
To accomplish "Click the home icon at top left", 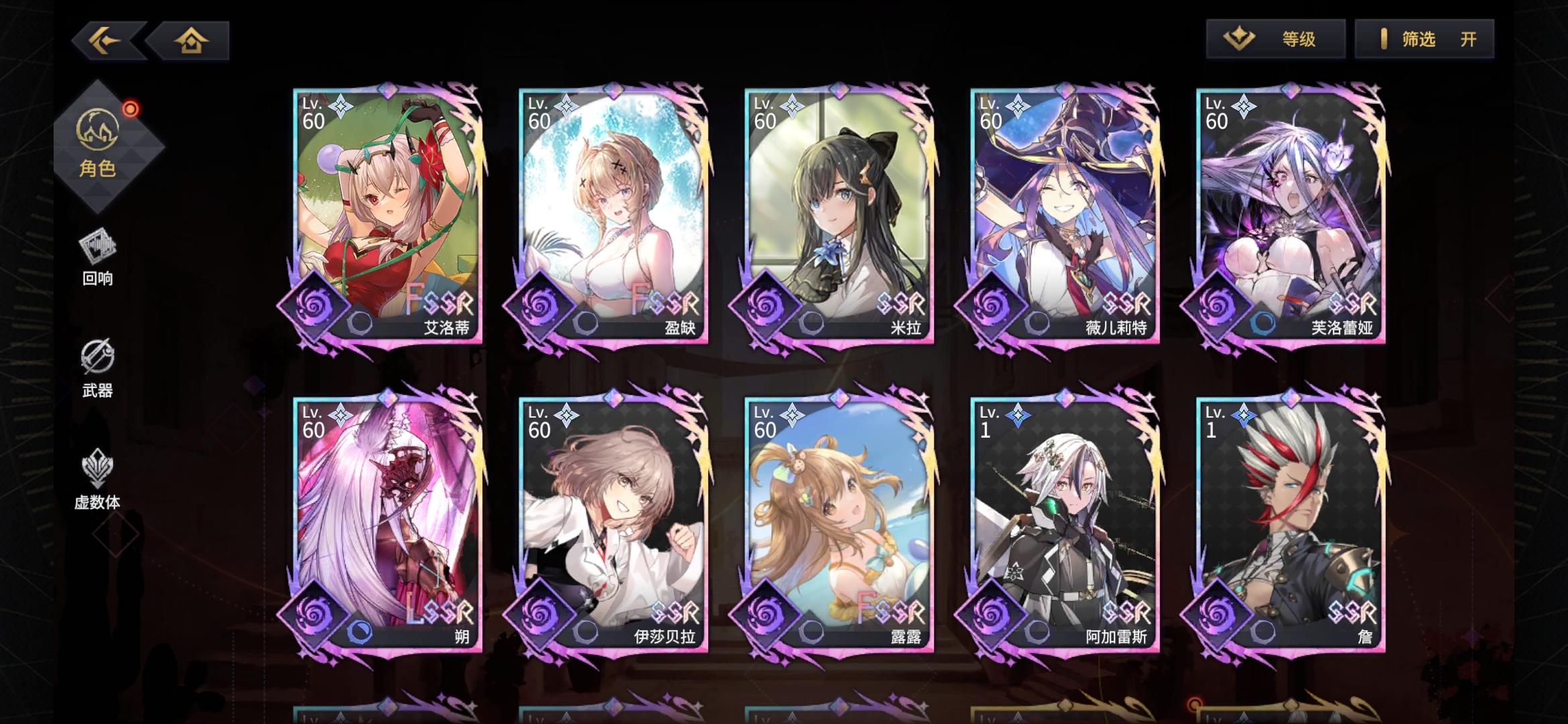I will click(x=191, y=40).
